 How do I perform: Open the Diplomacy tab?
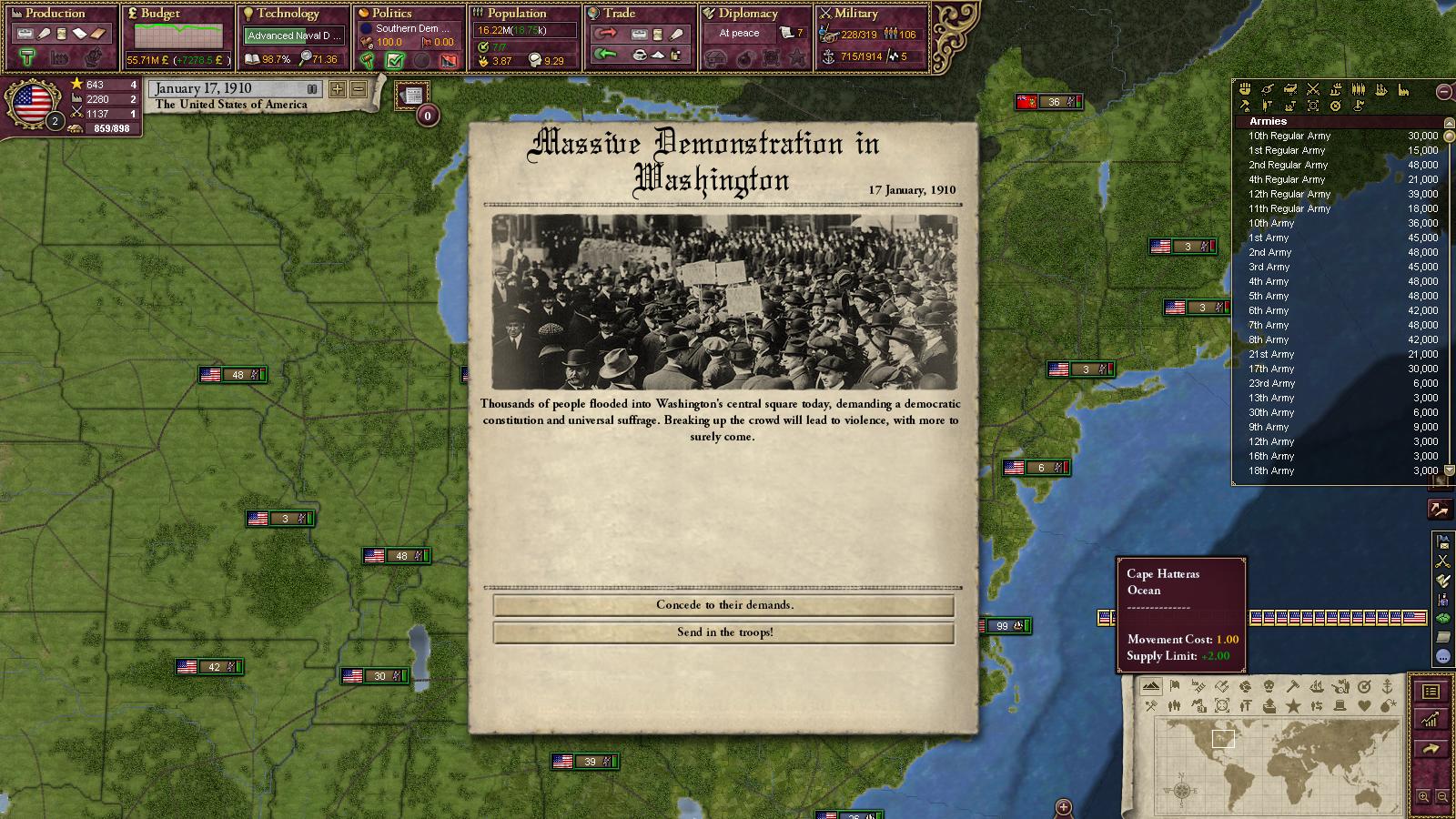[748, 14]
